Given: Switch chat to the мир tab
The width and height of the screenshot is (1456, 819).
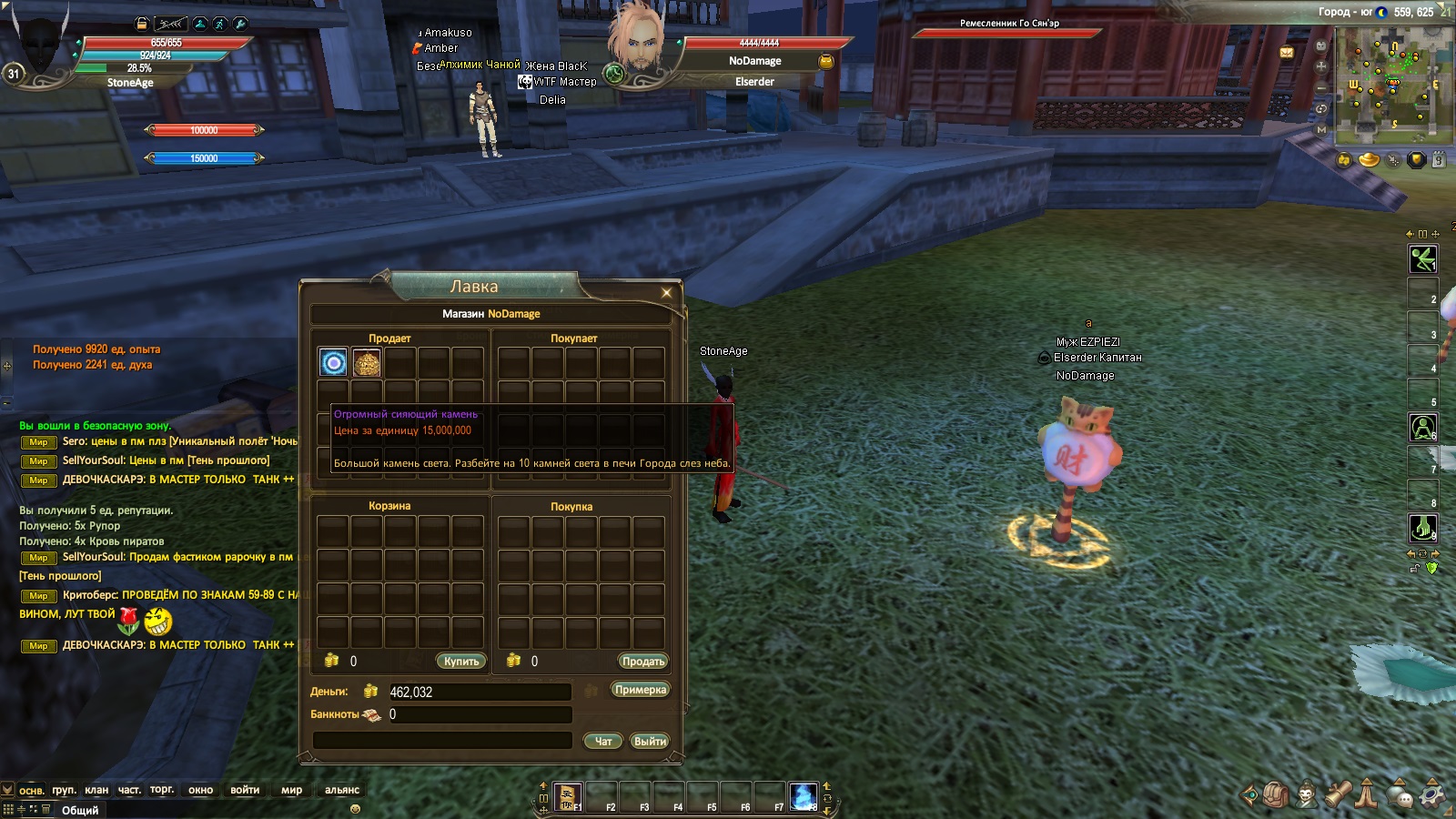Looking at the screenshot, I should pyautogui.click(x=291, y=790).
